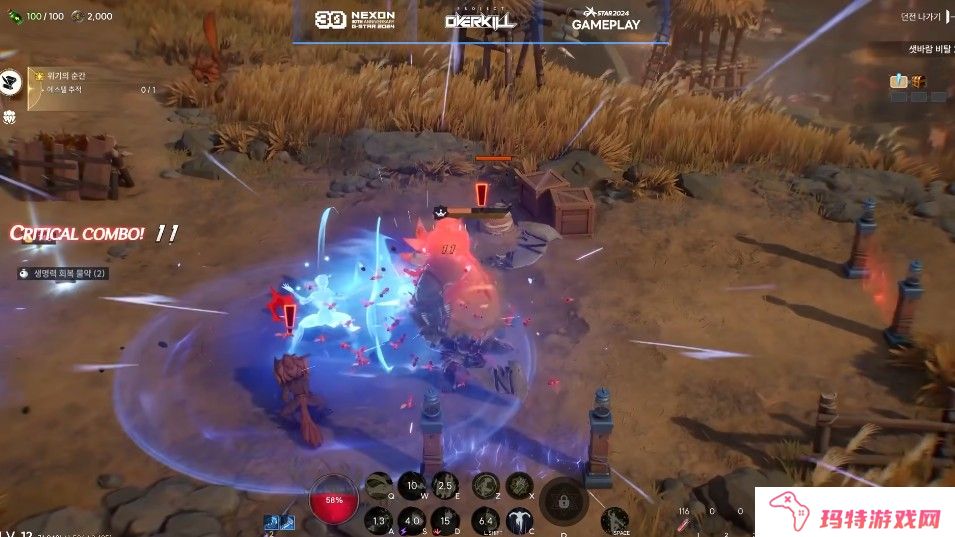The width and height of the screenshot is (955, 537).
Task: Click the small paw emblem icon
Action: [x=11, y=116]
